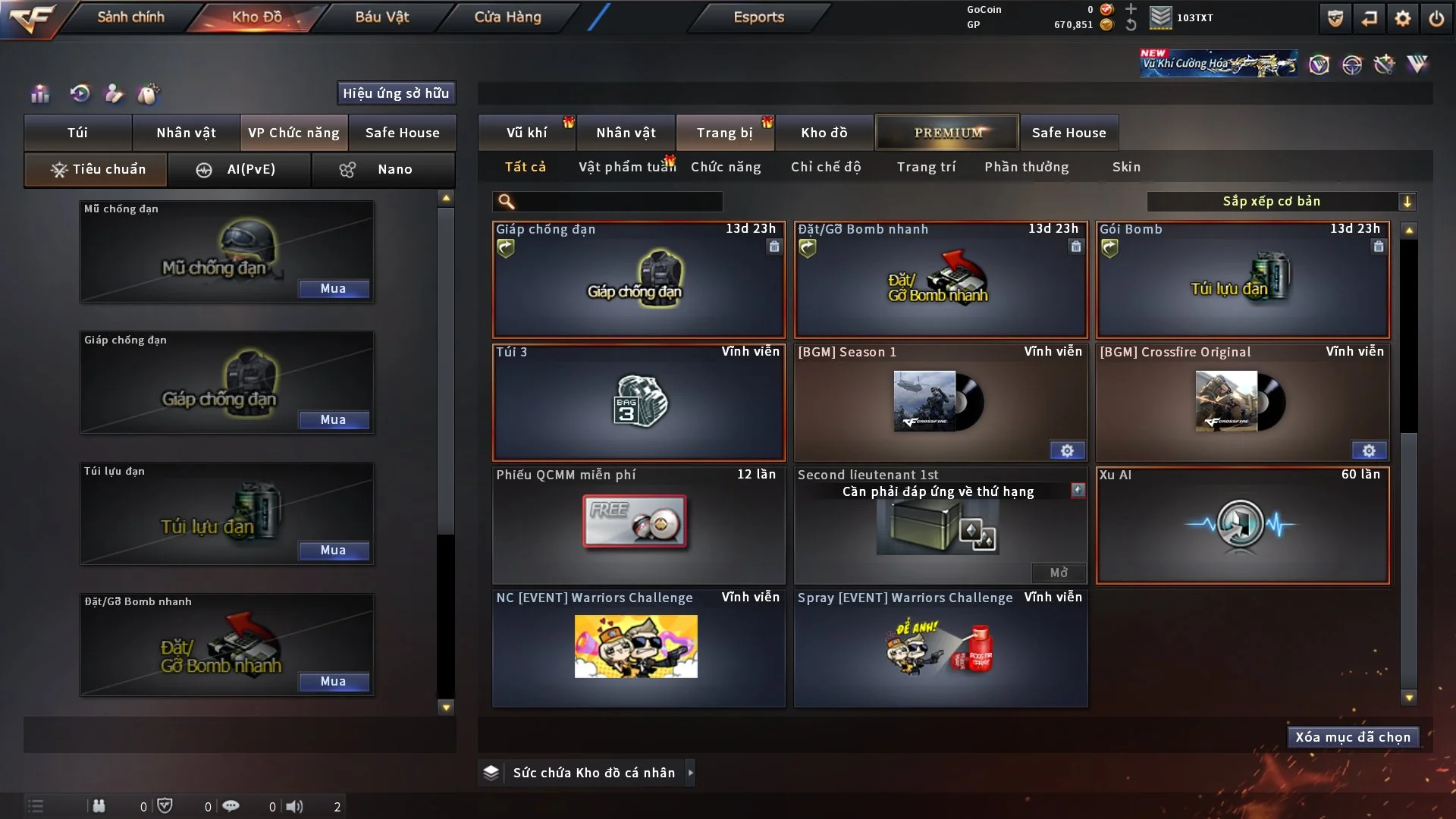Image resolution: width=1456 pixels, height=819 pixels.
Task: Click the inventory search field
Action: click(x=618, y=202)
